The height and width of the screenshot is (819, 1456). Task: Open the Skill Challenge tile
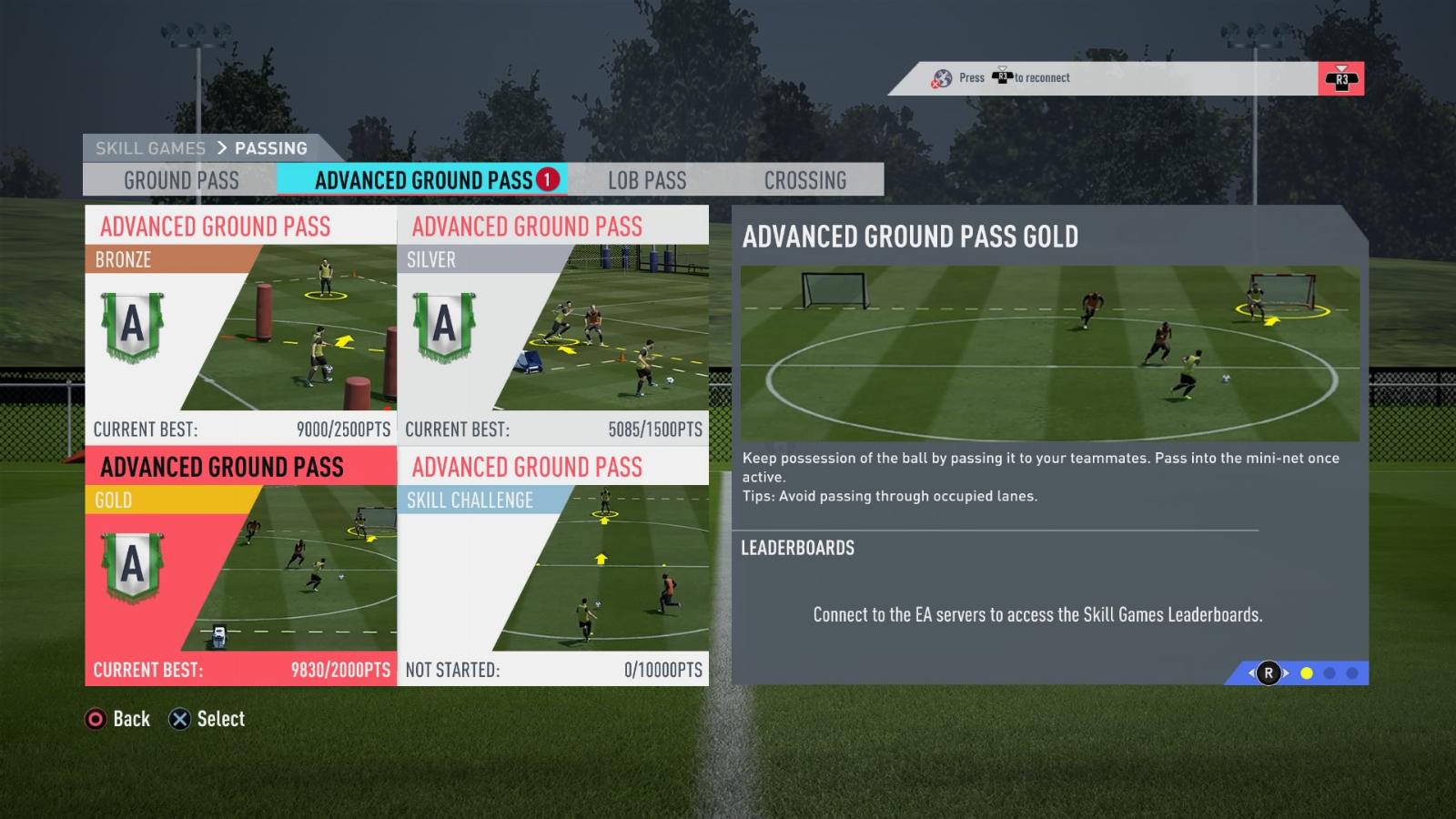click(552, 565)
